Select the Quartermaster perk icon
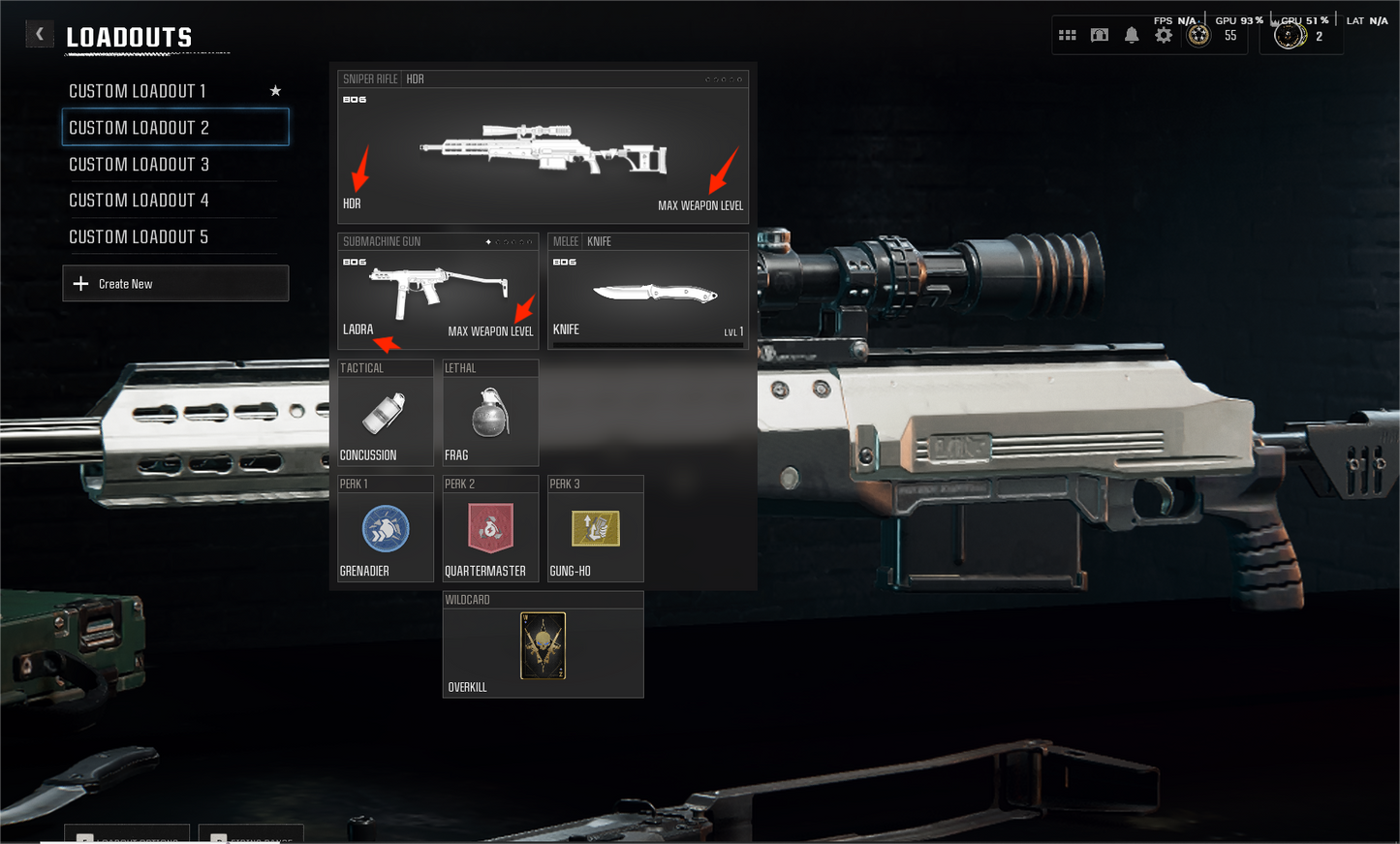This screenshot has width=1400, height=844. coord(490,528)
